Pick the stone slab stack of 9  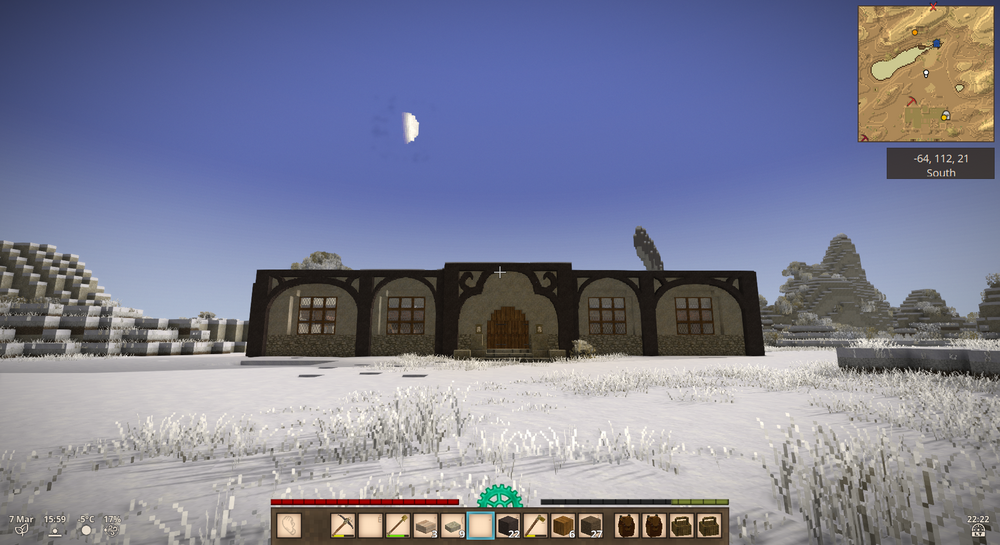click(x=453, y=525)
